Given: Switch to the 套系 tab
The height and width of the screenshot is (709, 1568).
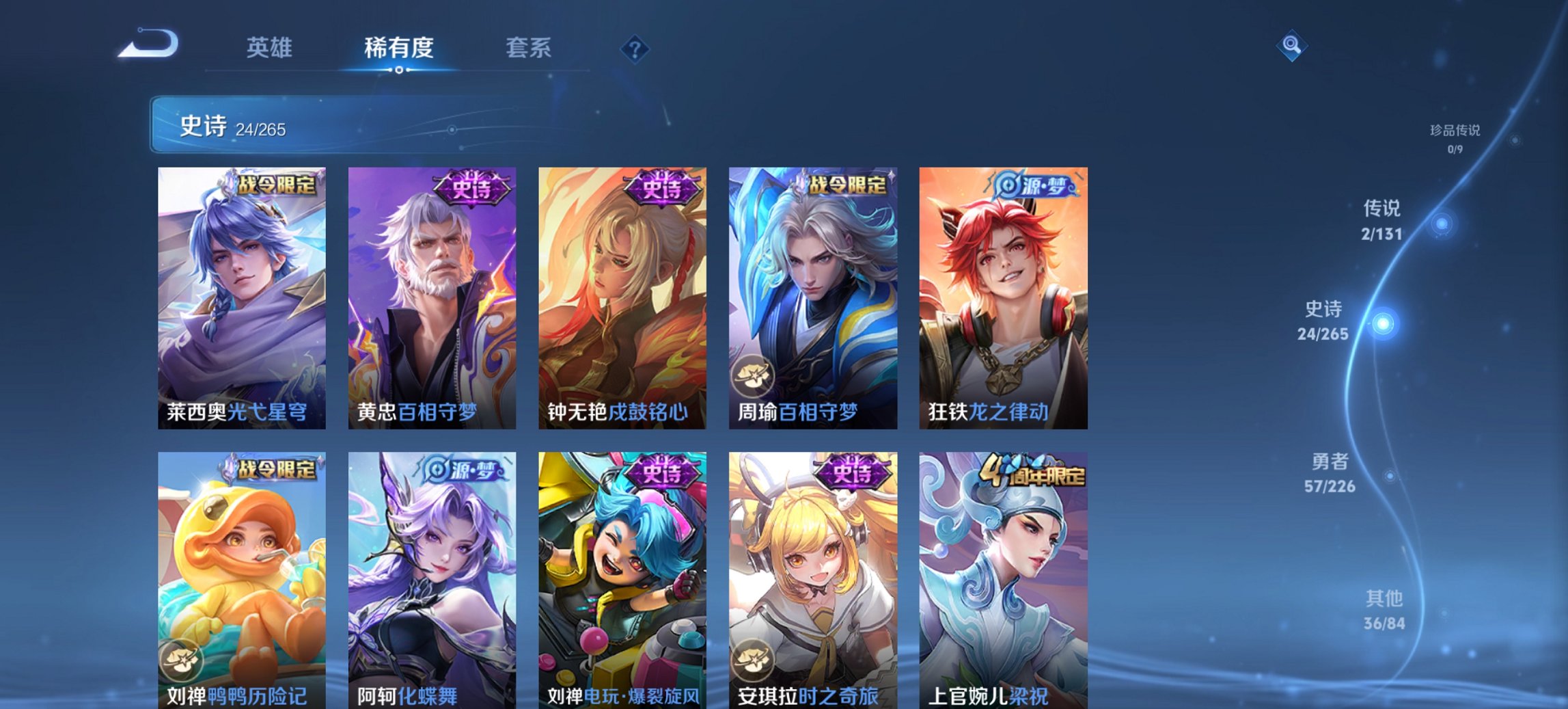Looking at the screenshot, I should point(528,48).
